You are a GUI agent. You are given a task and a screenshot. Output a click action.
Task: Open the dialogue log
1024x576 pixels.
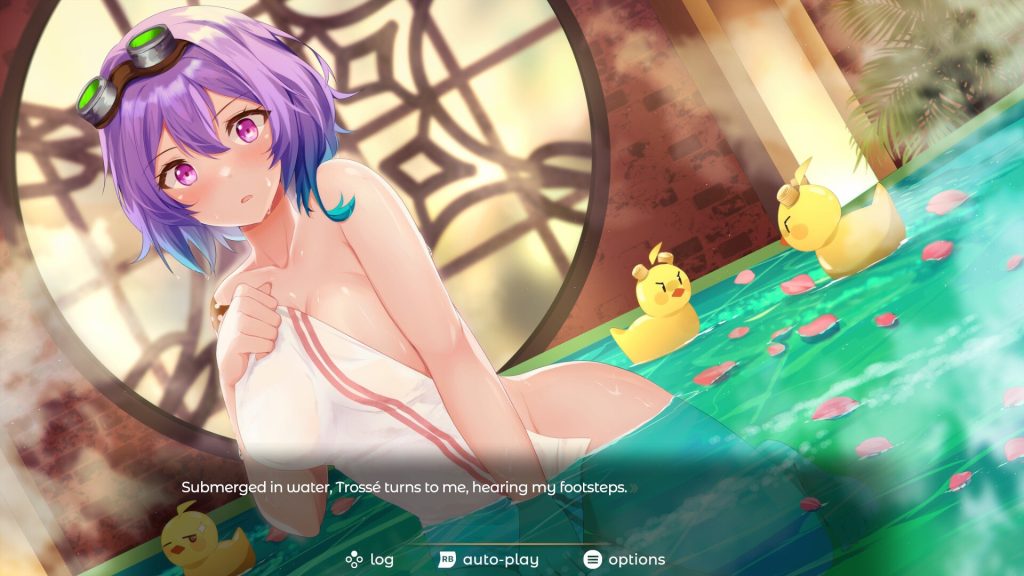tap(370, 559)
